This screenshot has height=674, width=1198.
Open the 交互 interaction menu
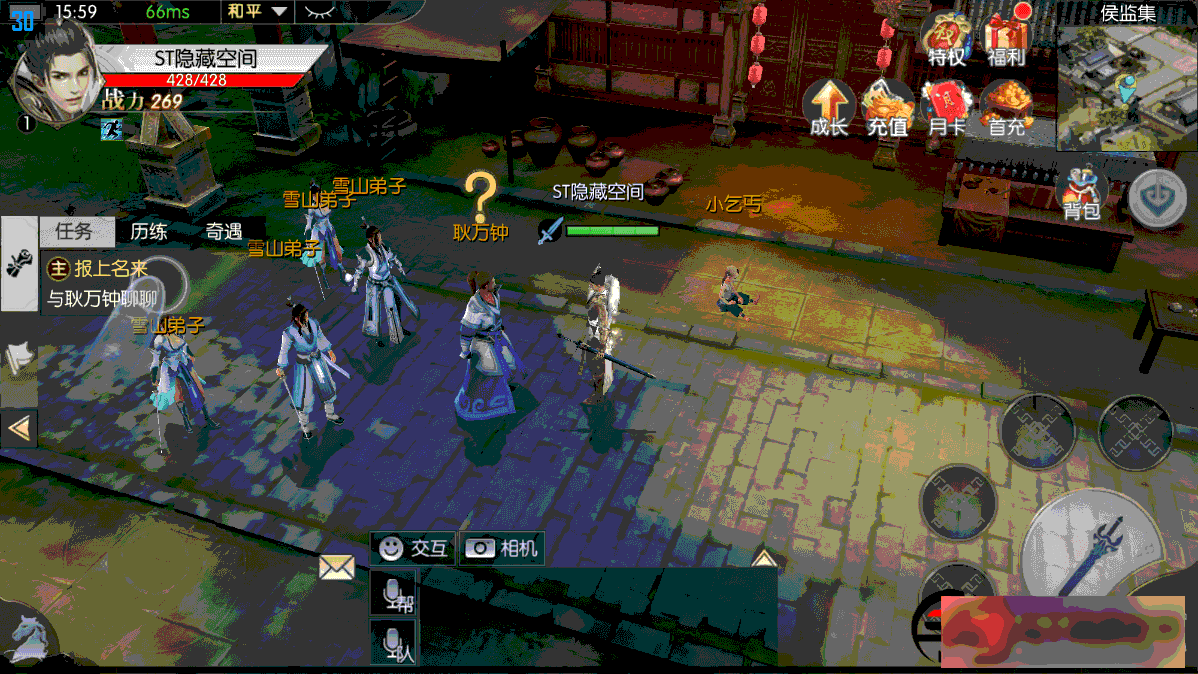[x=415, y=548]
